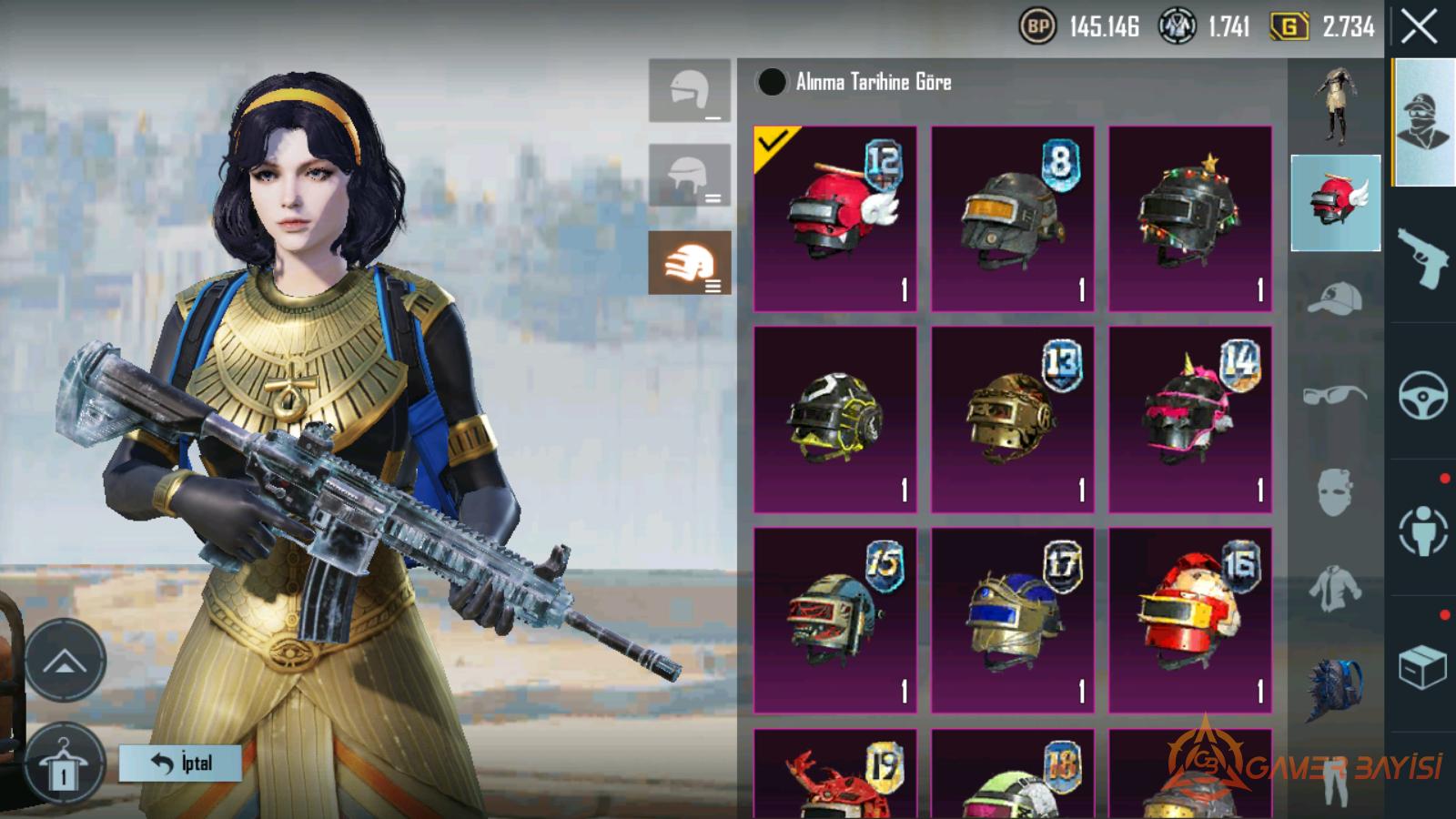Select the red winged helmet numbered 12
The height and width of the screenshot is (819, 1456).
834,219
